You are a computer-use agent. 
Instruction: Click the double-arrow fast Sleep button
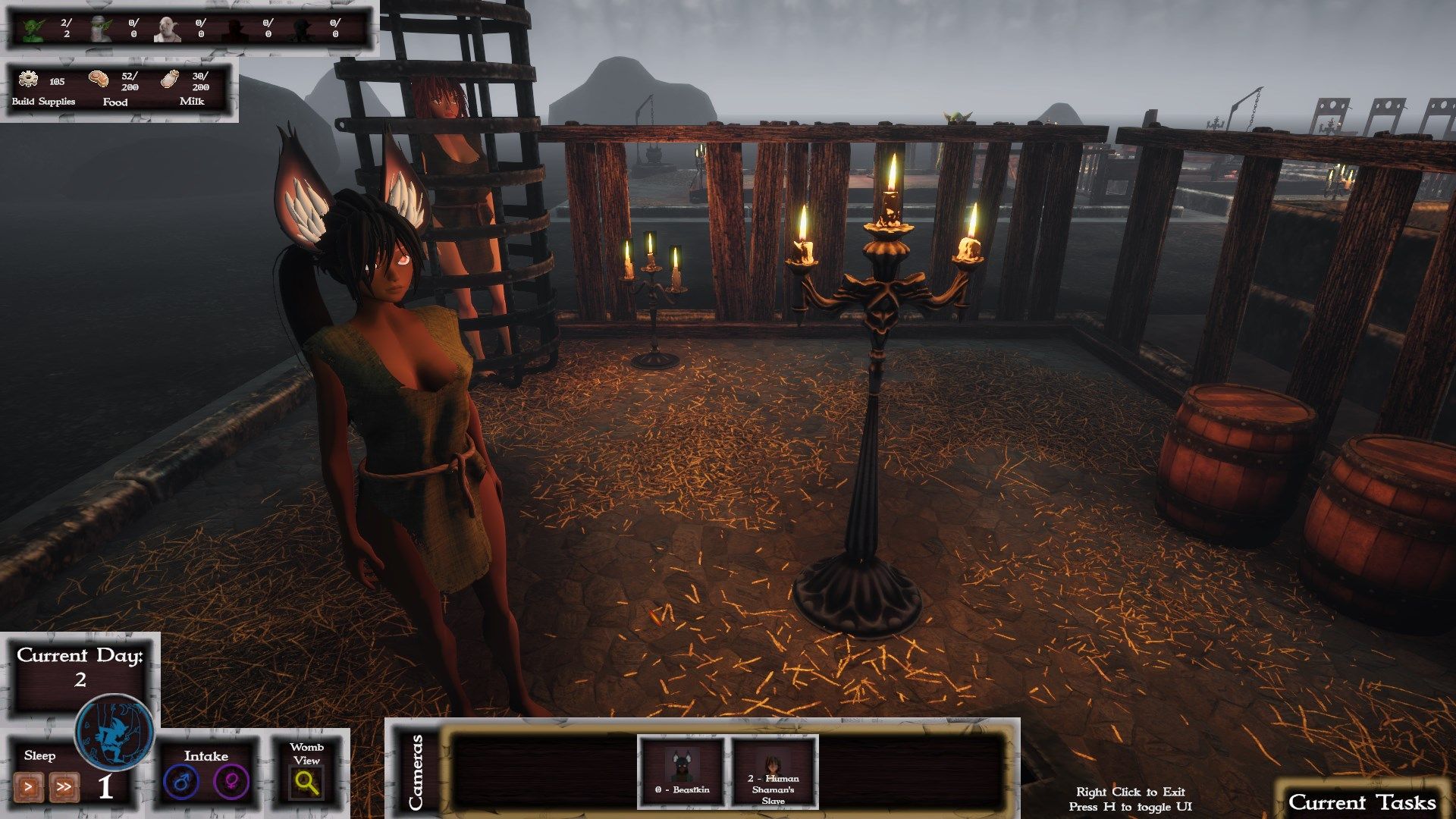click(64, 787)
